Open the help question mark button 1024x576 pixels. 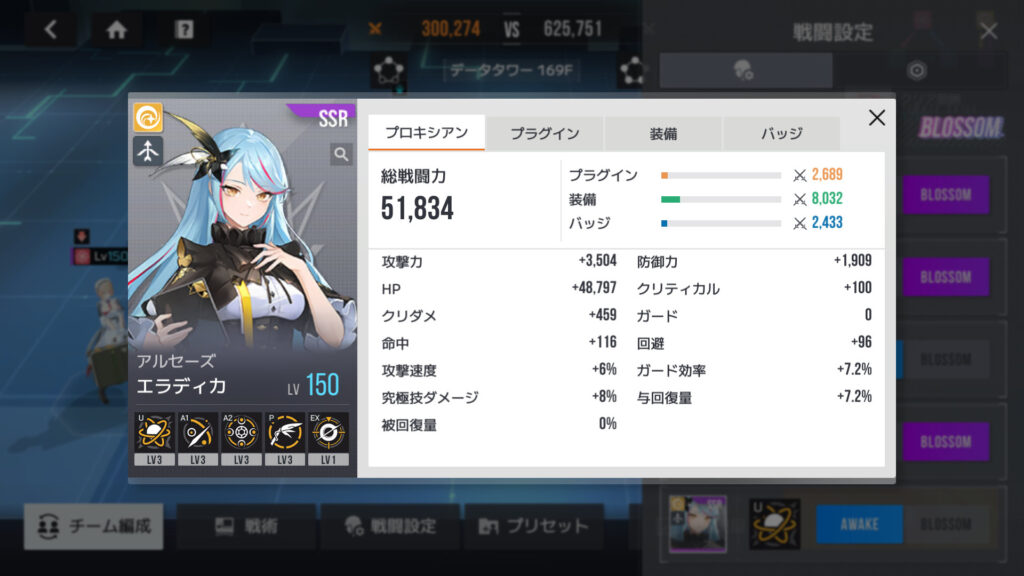(184, 30)
